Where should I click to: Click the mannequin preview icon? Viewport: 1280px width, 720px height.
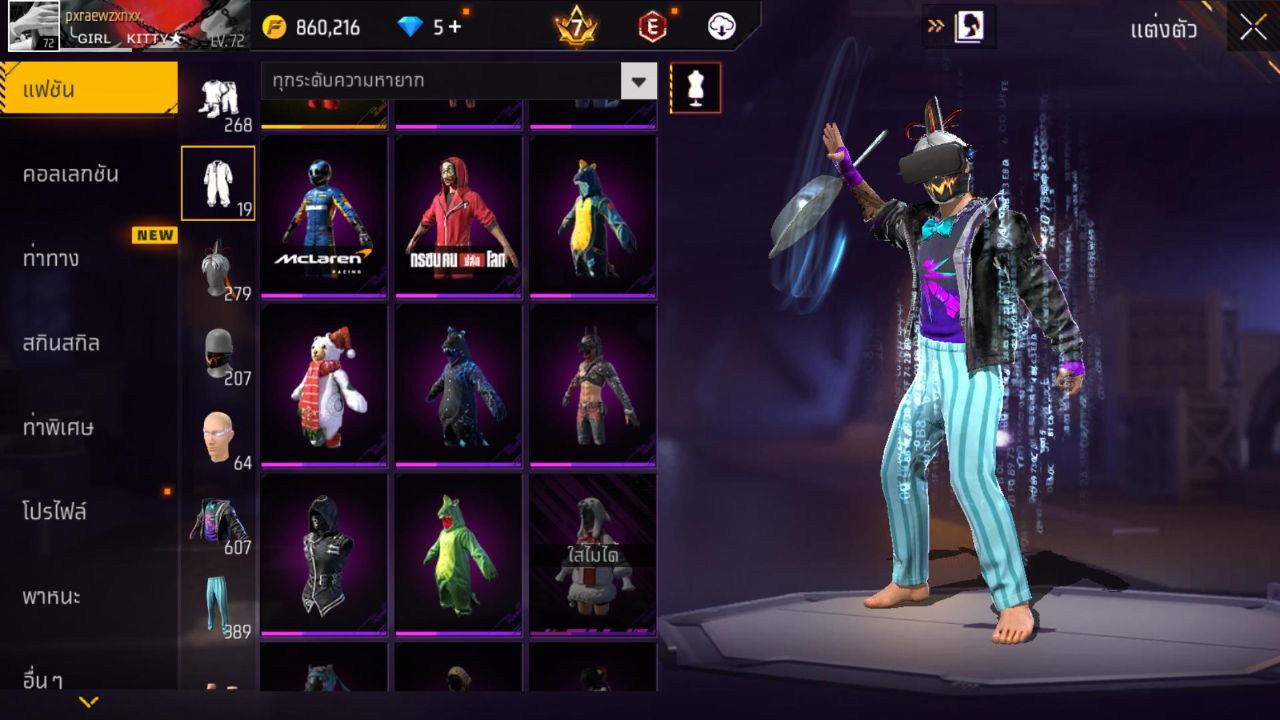[693, 87]
